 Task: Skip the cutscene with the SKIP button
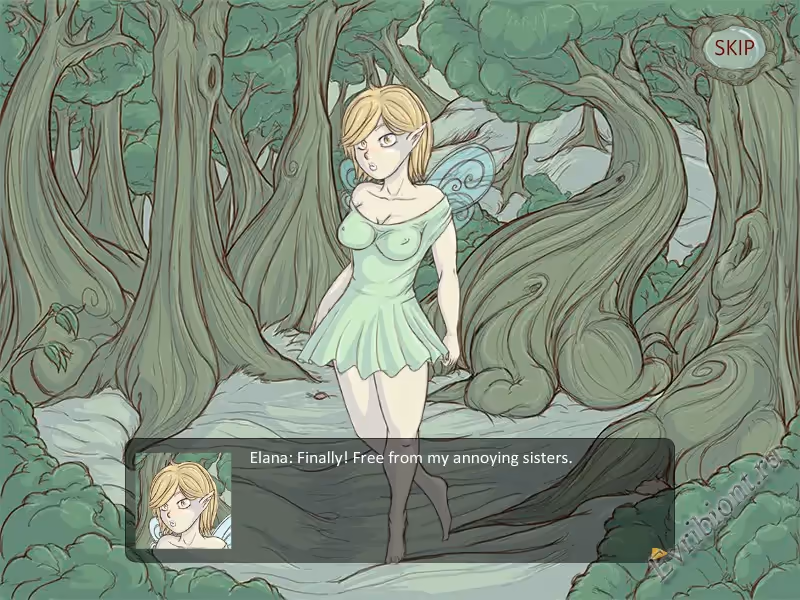734,47
